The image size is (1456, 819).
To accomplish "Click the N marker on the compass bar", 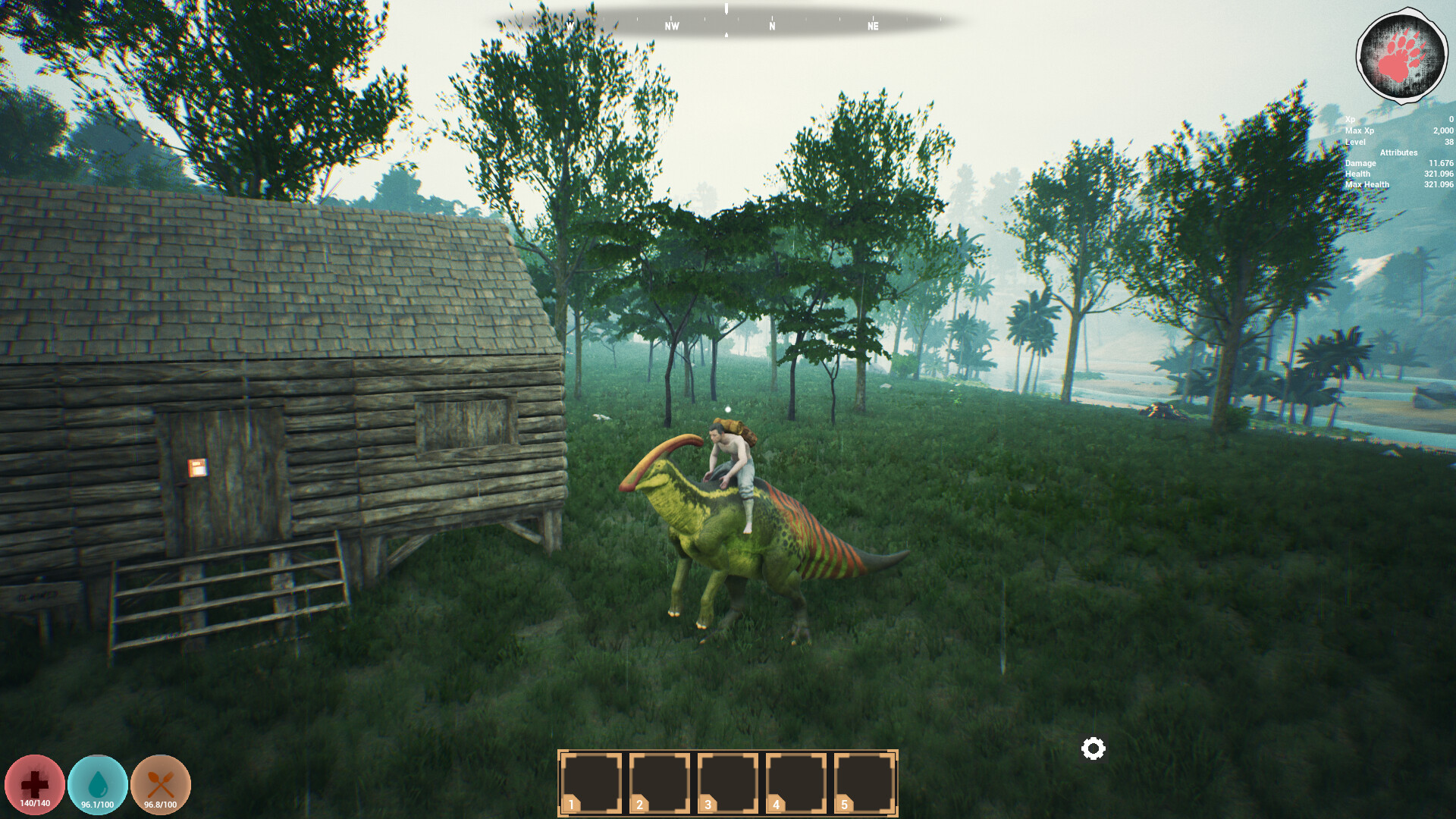I will click(x=770, y=27).
